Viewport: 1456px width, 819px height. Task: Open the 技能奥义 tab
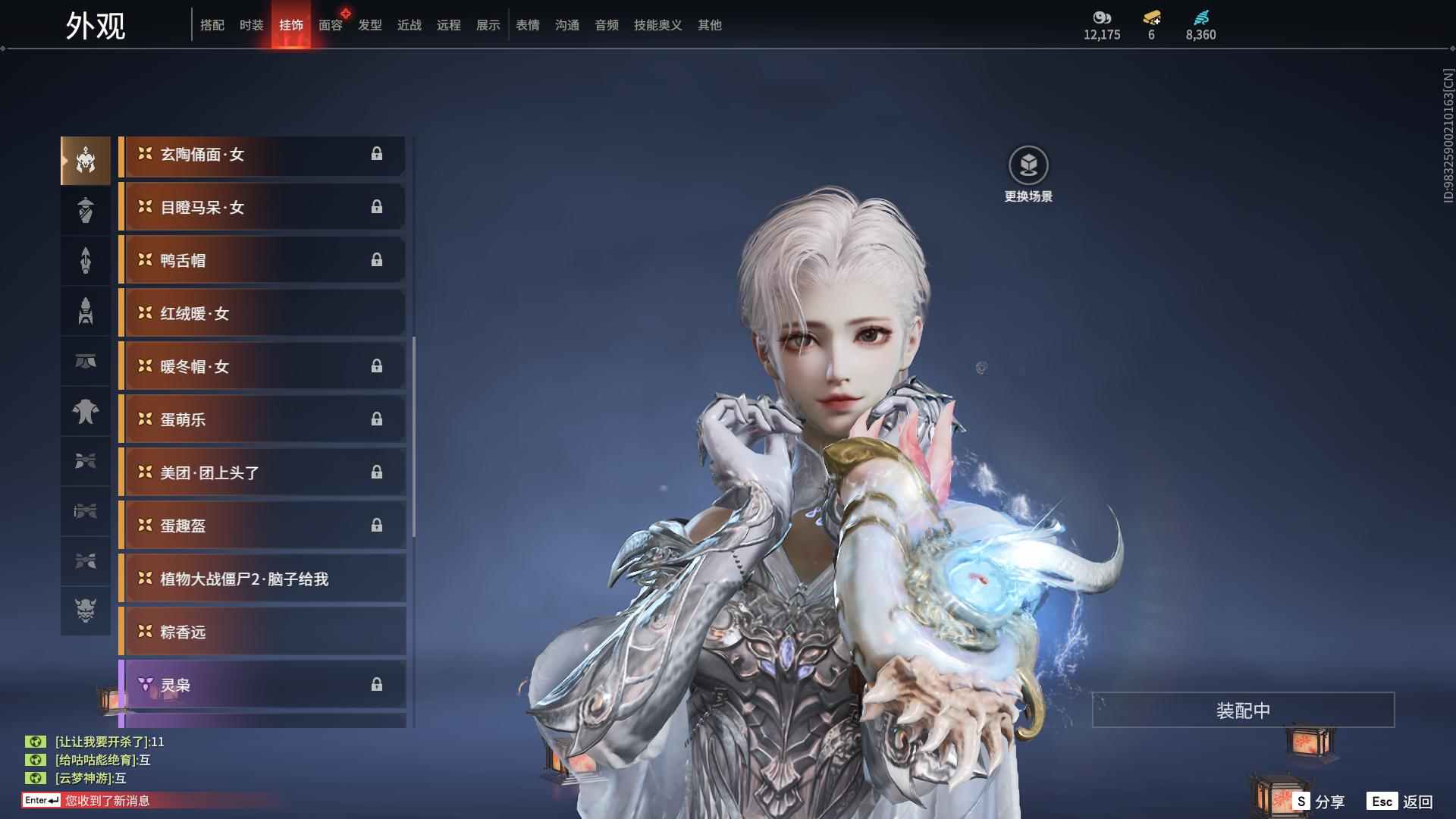[x=657, y=25]
